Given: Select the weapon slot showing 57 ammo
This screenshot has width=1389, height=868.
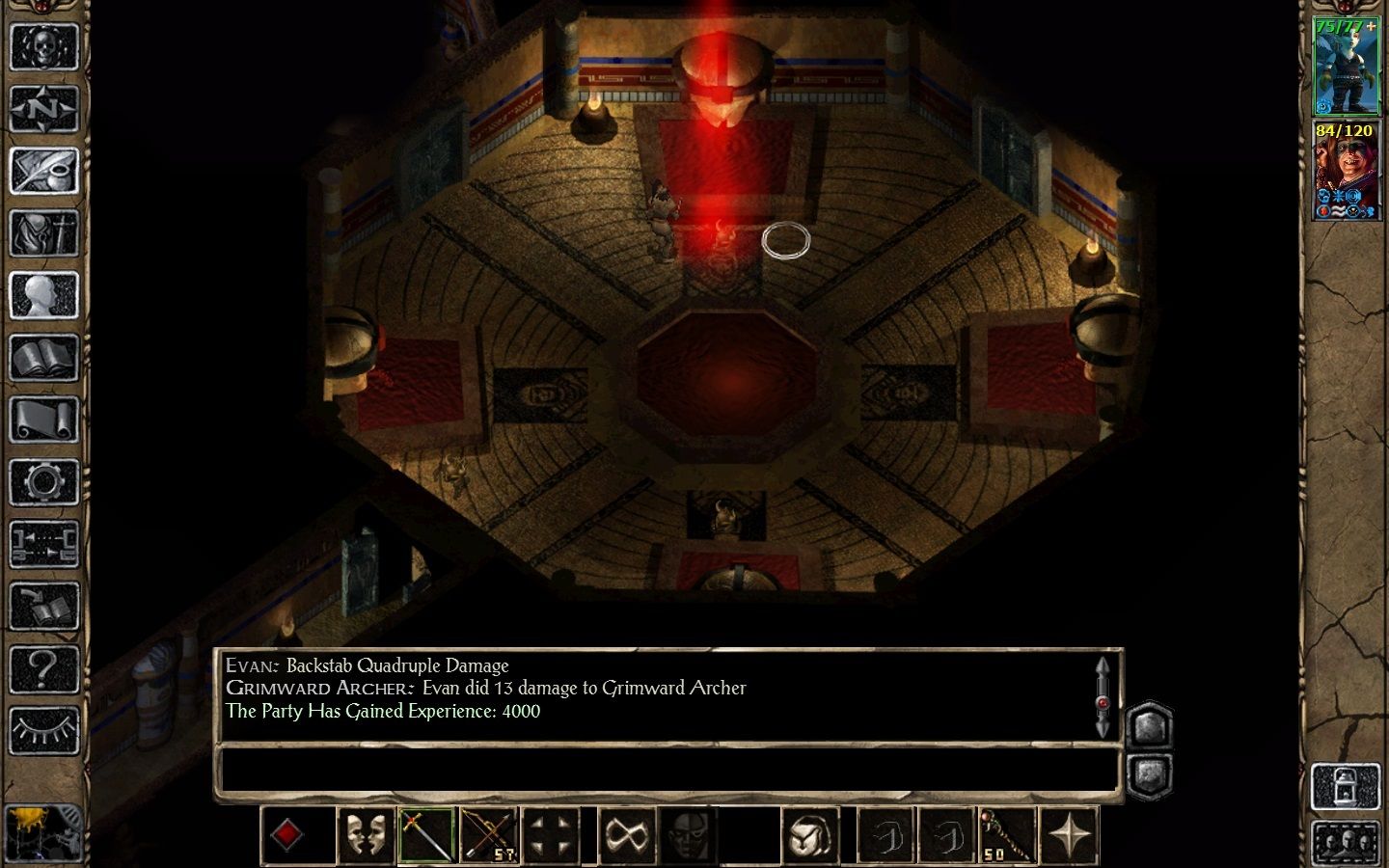Looking at the screenshot, I should 490,834.
